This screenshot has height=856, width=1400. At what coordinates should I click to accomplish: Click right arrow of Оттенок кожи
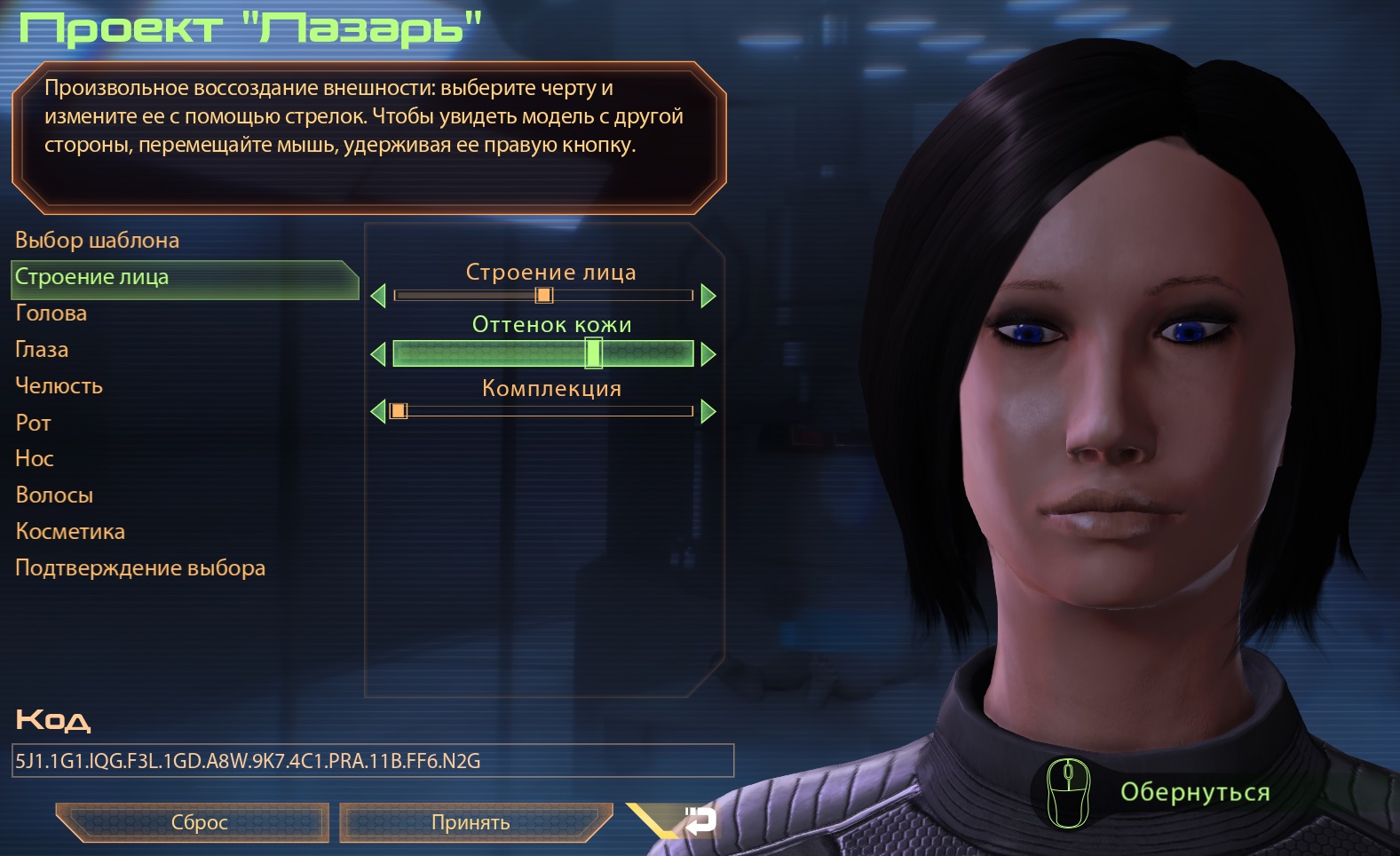pos(708,354)
